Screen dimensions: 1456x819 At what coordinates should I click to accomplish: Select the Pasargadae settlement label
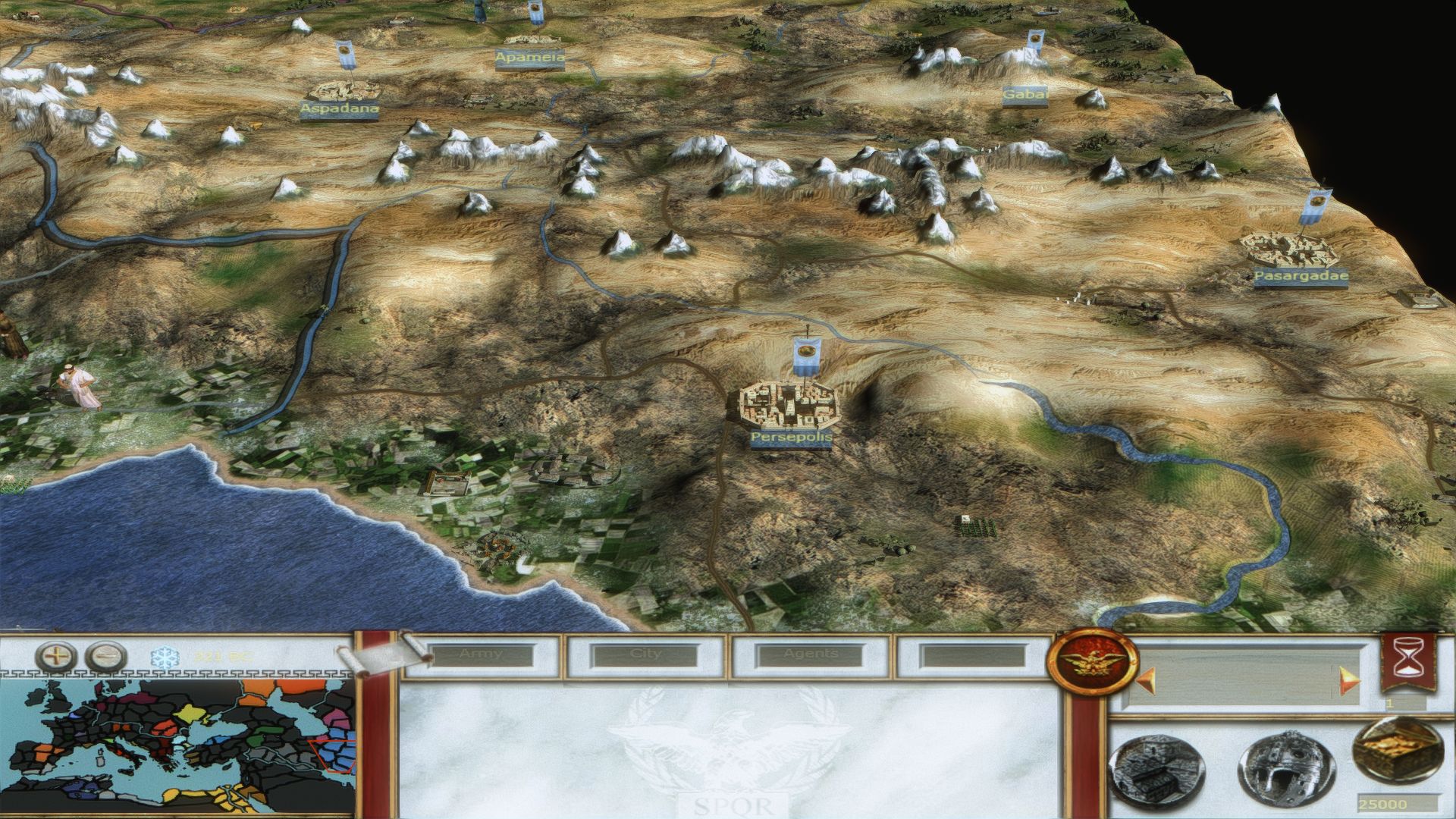click(1301, 277)
